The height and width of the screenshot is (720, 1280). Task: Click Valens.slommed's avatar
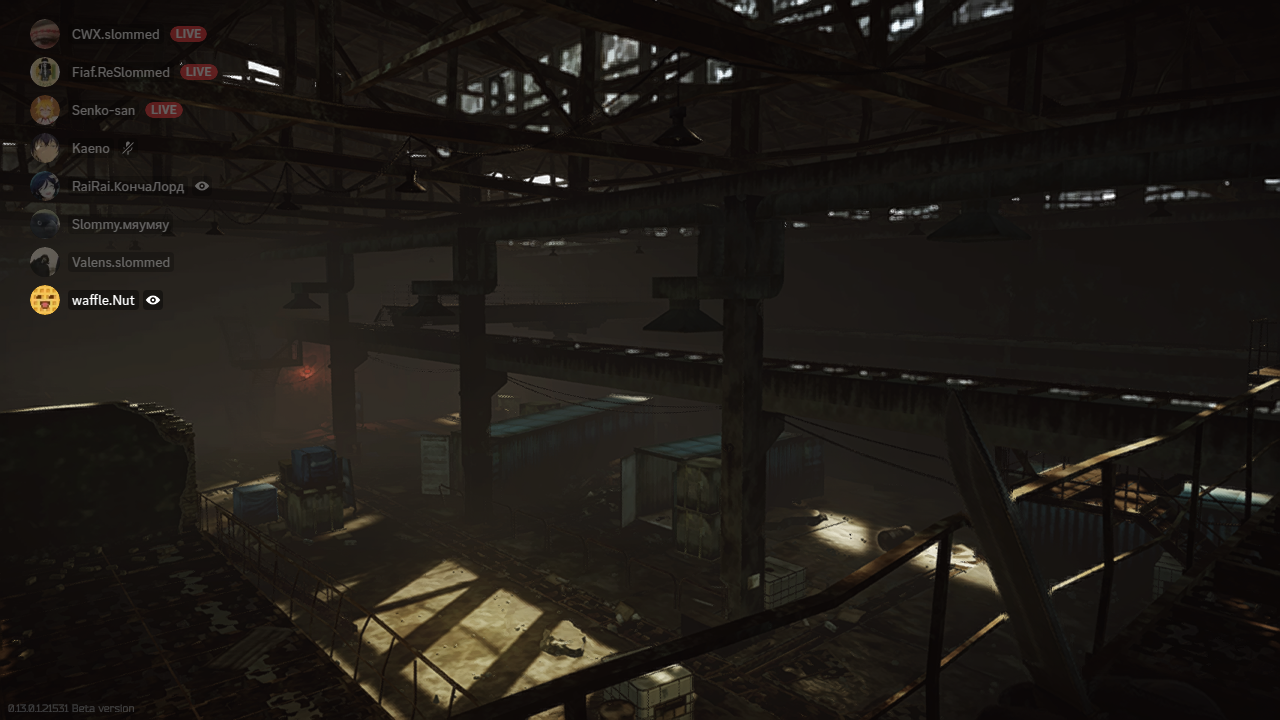point(45,262)
